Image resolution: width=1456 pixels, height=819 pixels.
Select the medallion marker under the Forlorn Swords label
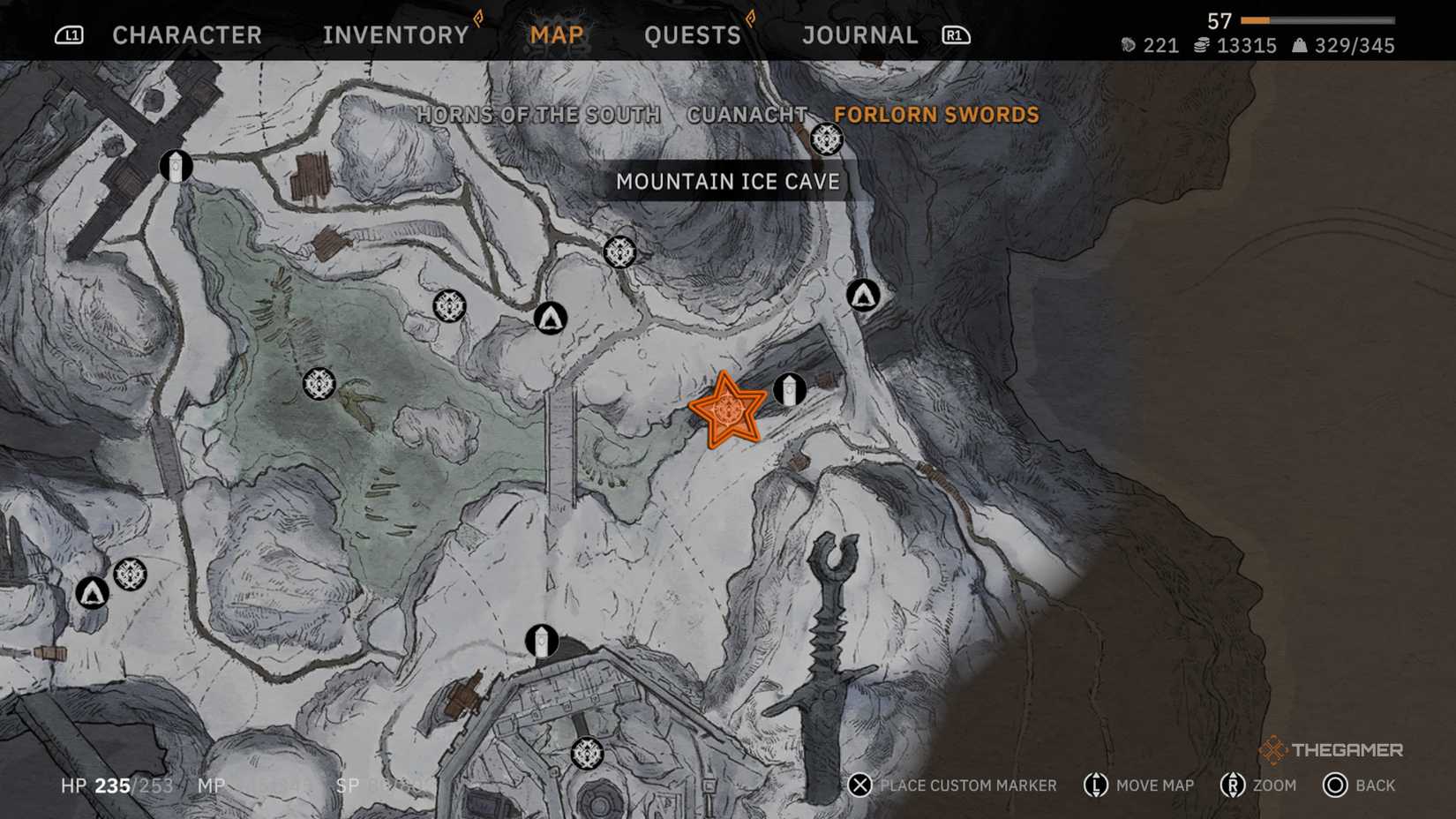point(827,139)
